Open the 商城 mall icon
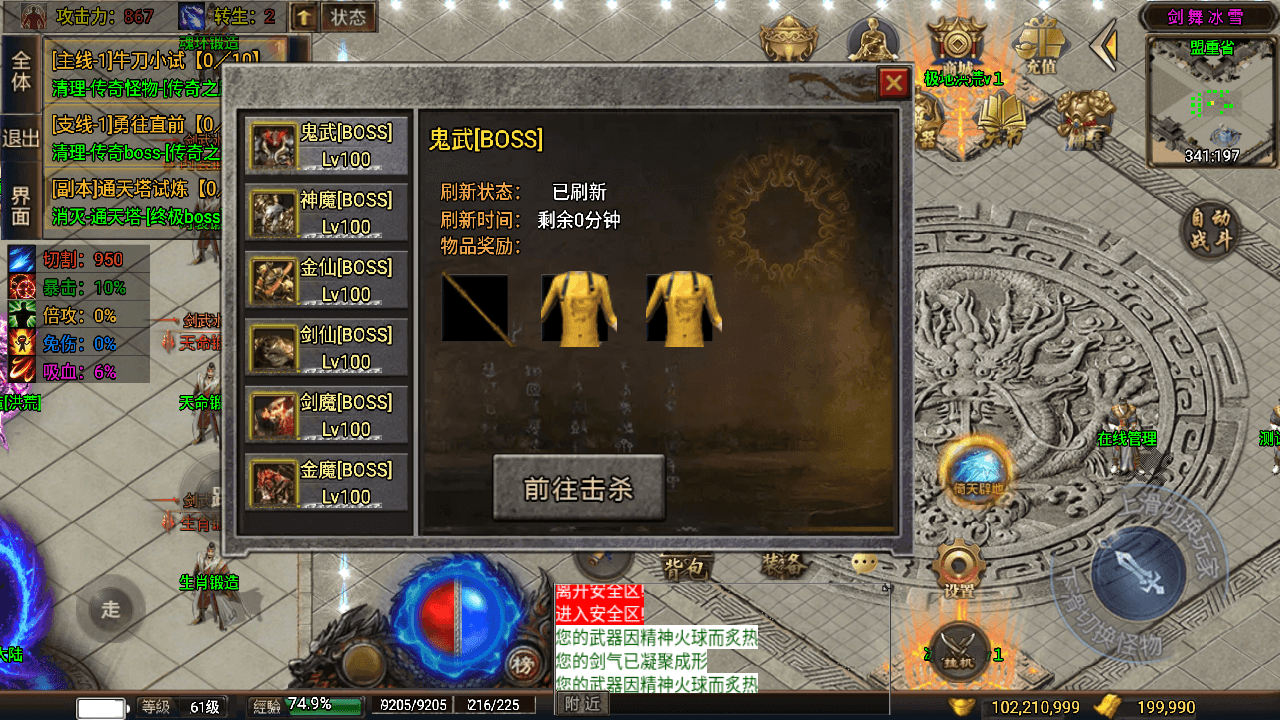Image resolution: width=1280 pixels, height=720 pixels. click(958, 45)
